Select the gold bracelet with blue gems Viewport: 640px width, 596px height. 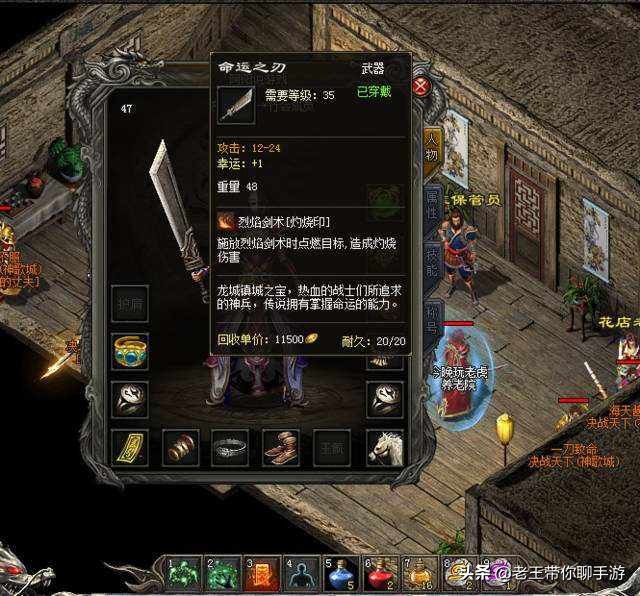click(130, 351)
